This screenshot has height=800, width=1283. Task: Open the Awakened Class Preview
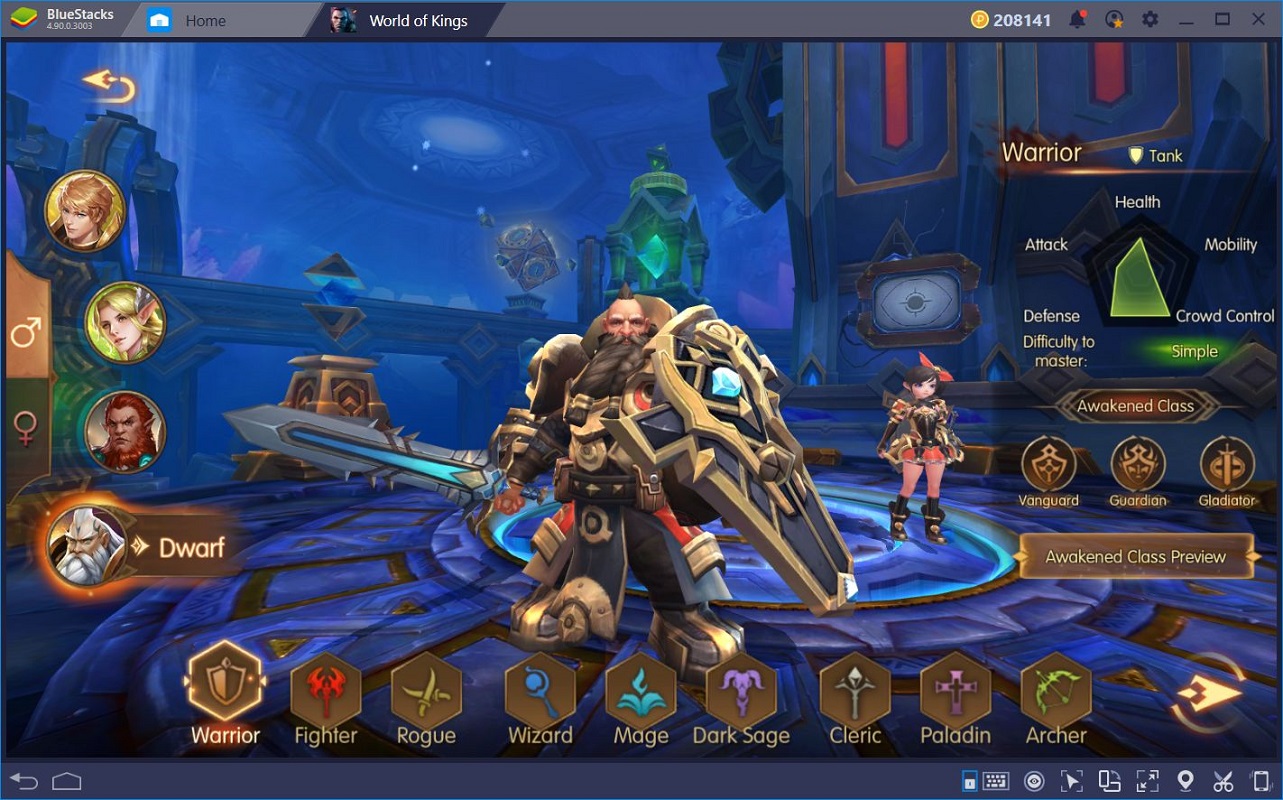(x=1135, y=557)
